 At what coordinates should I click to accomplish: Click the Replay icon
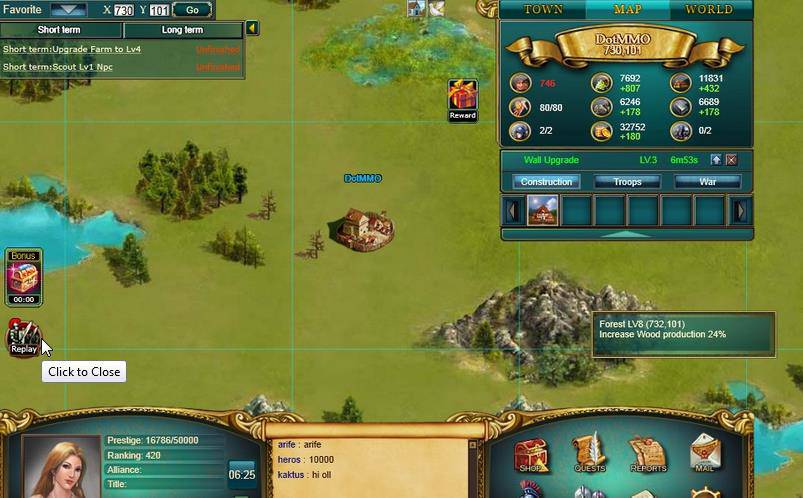tap(23, 338)
